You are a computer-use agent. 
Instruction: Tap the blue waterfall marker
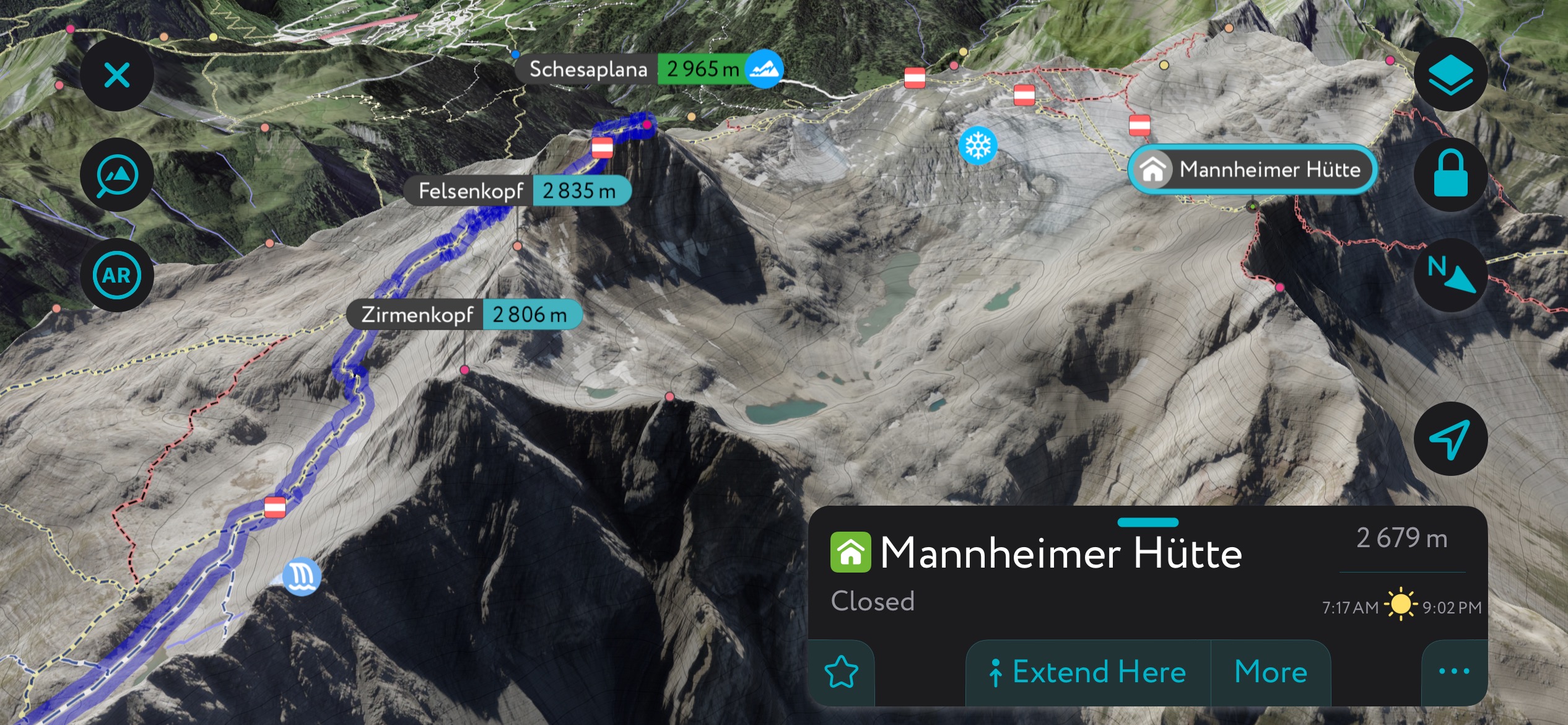[x=302, y=576]
